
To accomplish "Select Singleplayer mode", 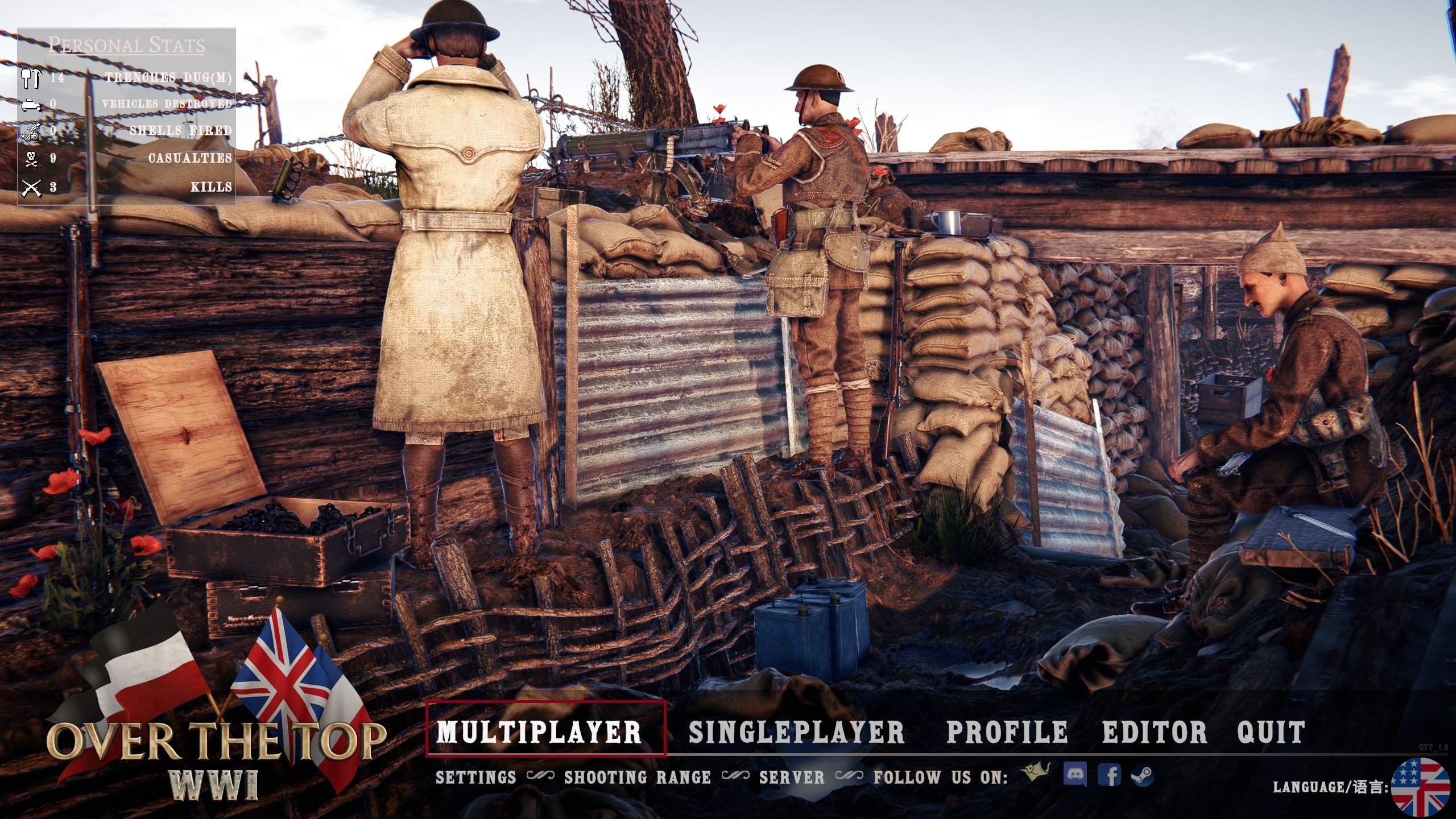I will 796,732.
